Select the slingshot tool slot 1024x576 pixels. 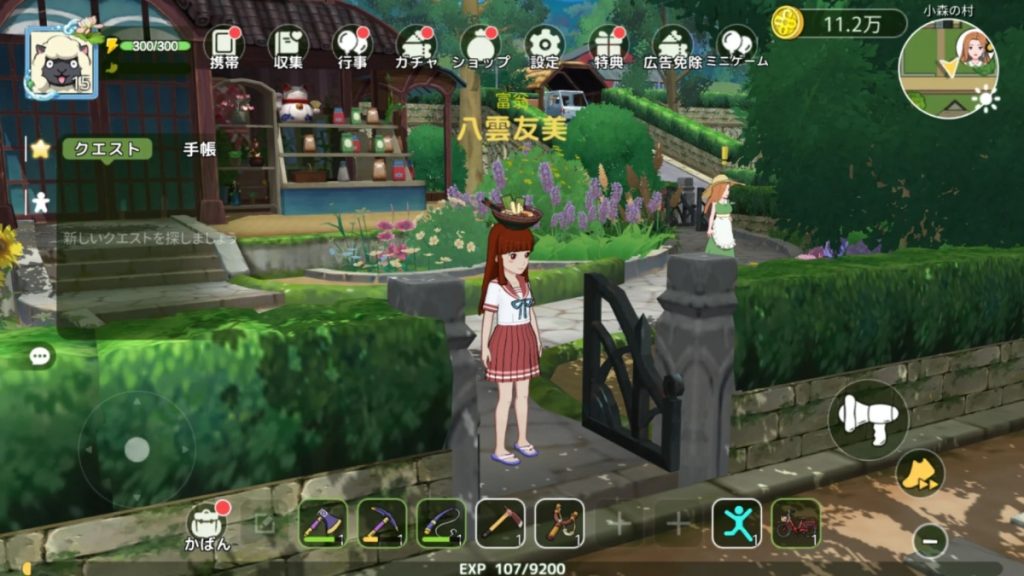pos(559,523)
